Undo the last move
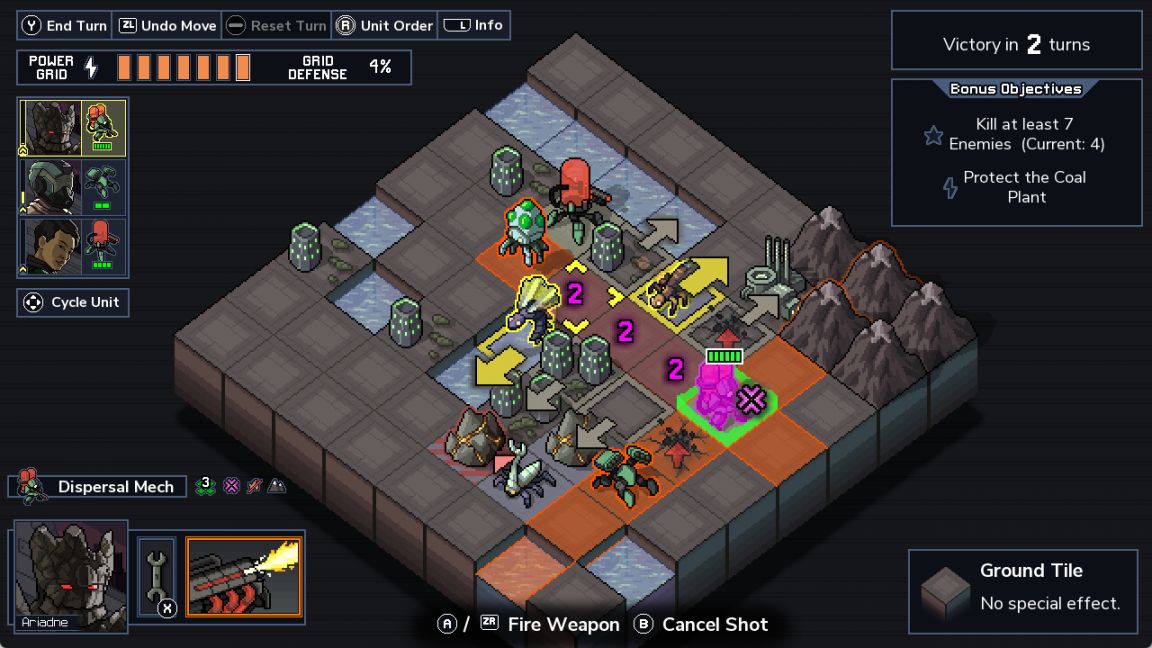The width and height of the screenshot is (1152, 648). point(167,26)
